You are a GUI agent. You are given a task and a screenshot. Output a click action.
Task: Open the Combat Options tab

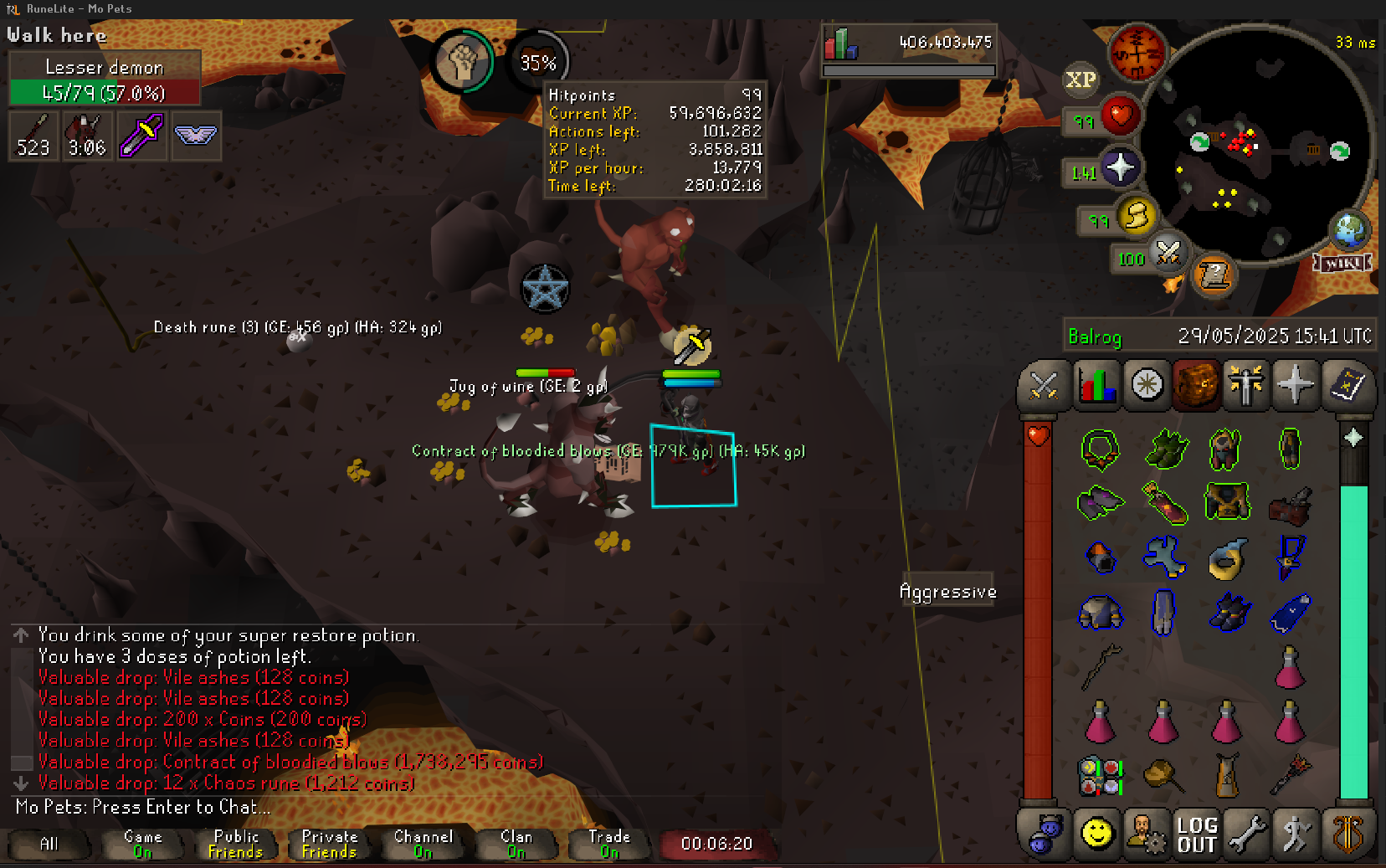1044,386
